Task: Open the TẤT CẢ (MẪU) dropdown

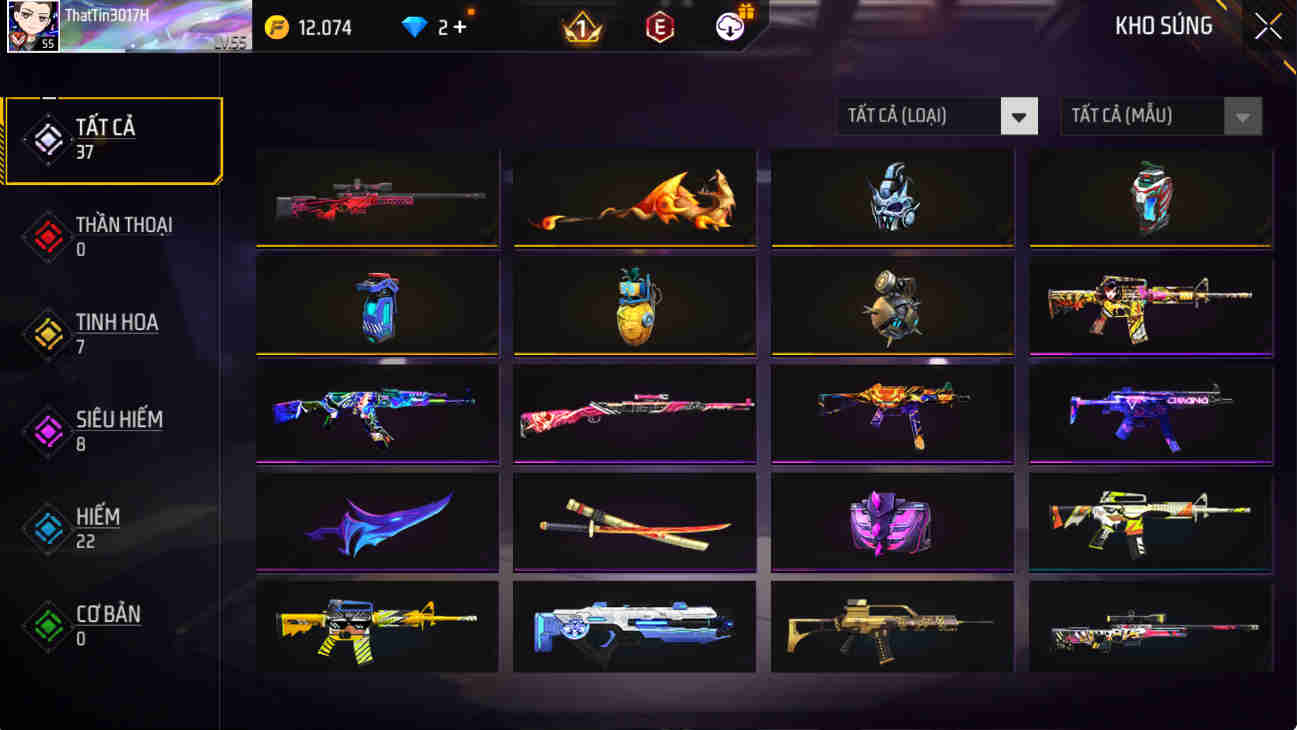Action: (x=1160, y=116)
